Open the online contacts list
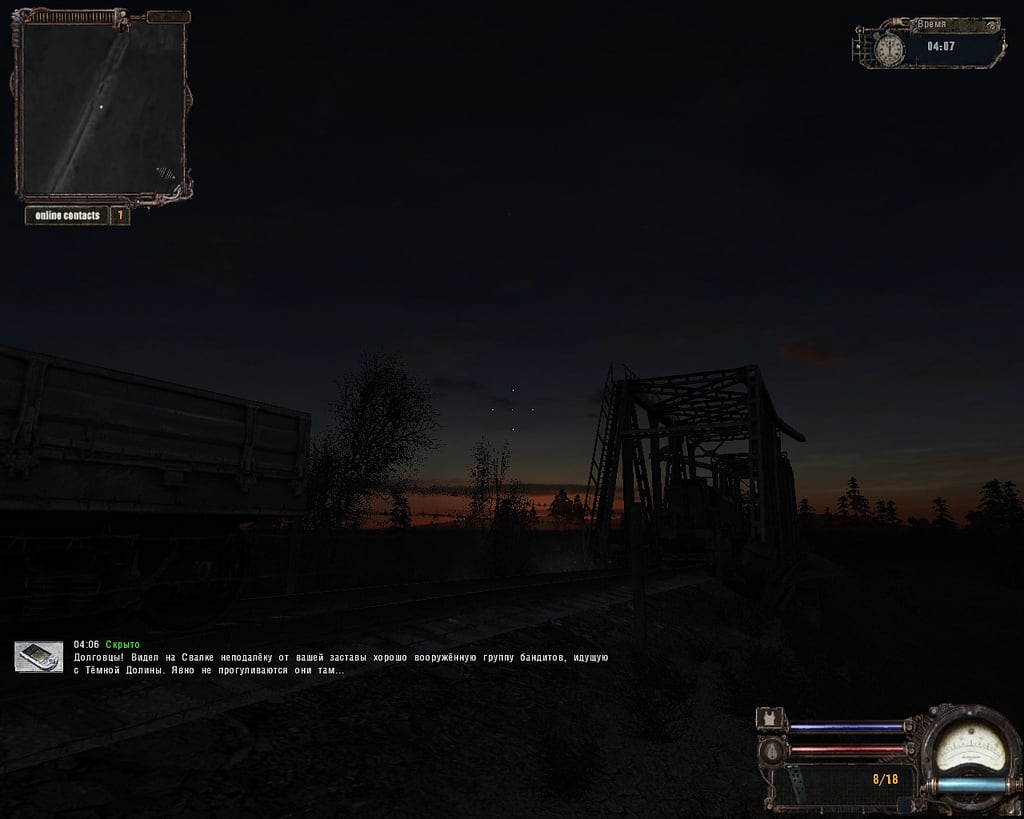Screen dimensions: 1024x819 (67, 215)
